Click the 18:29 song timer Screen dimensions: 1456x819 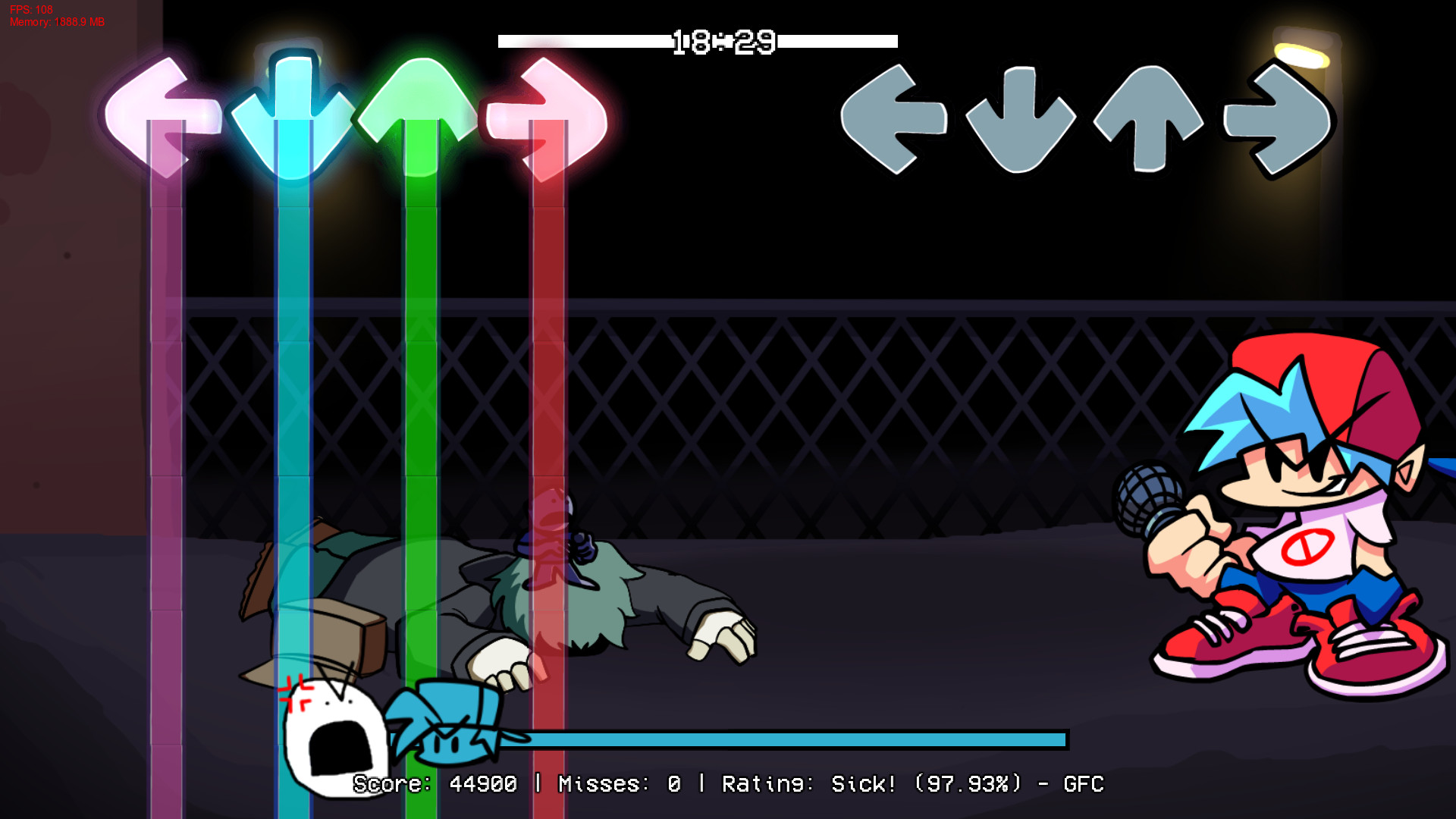[x=722, y=42]
